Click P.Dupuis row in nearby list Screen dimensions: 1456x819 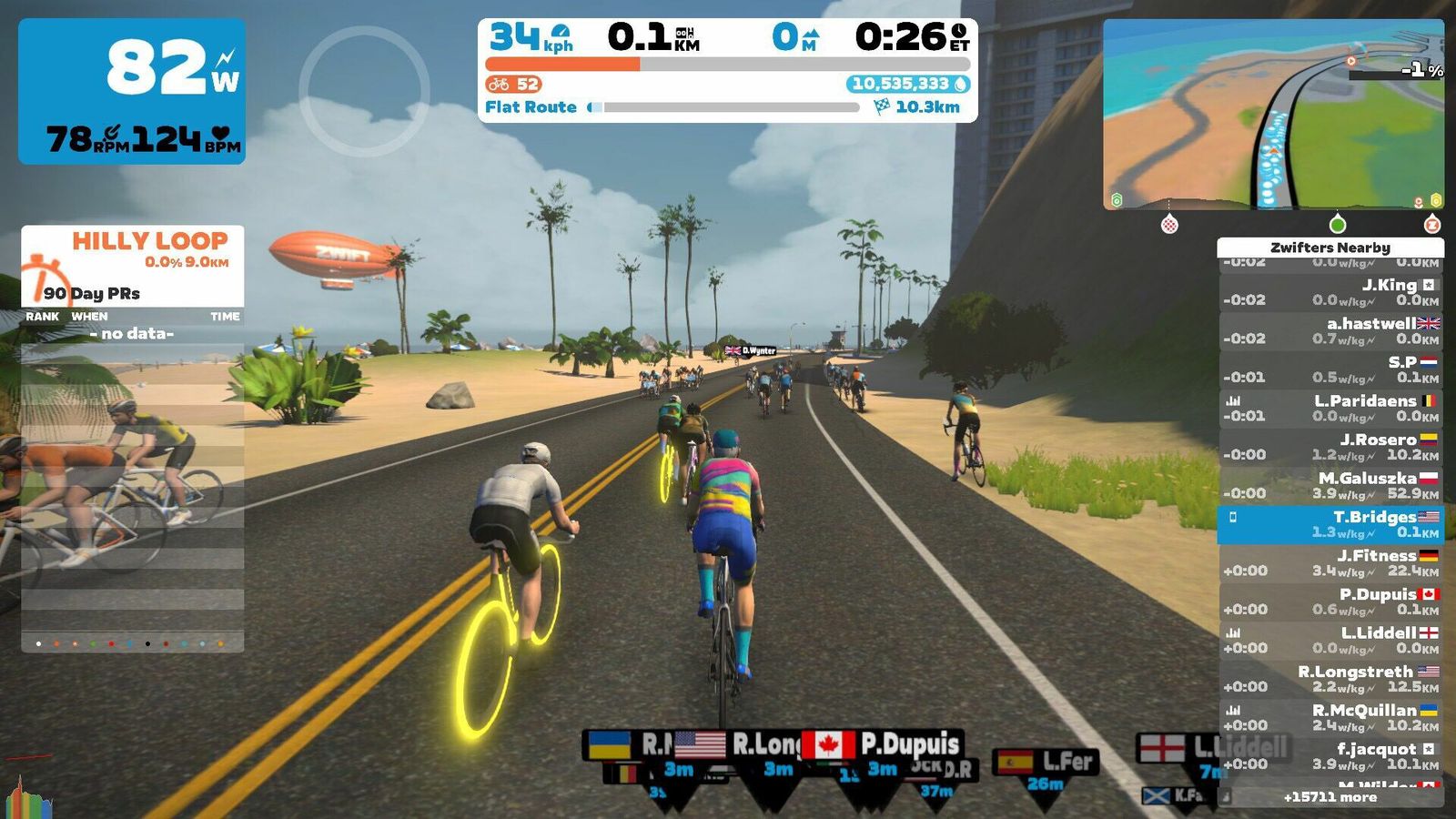coord(1330,601)
